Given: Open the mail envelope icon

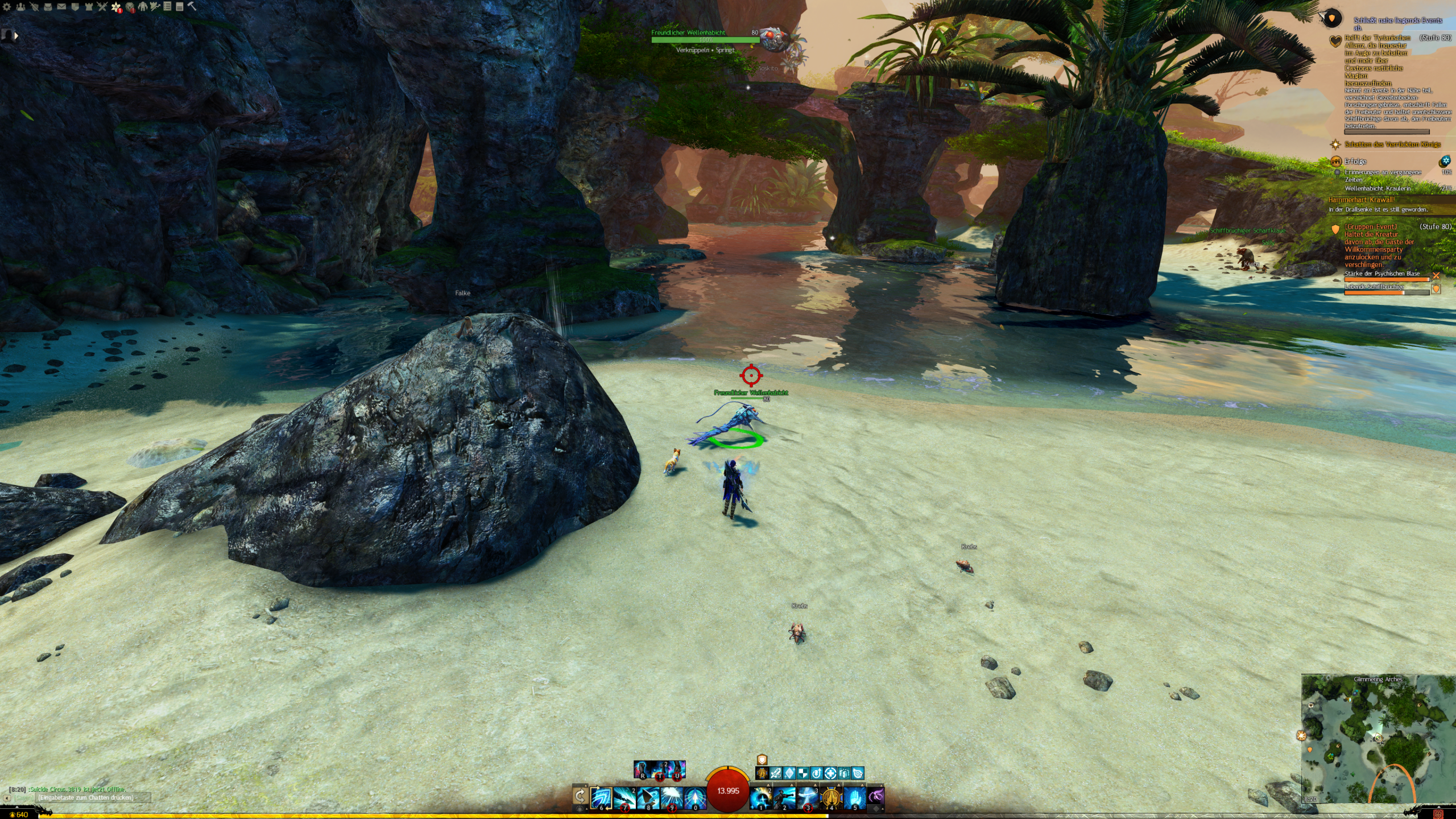Looking at the screenshot, I should point(61,7).
